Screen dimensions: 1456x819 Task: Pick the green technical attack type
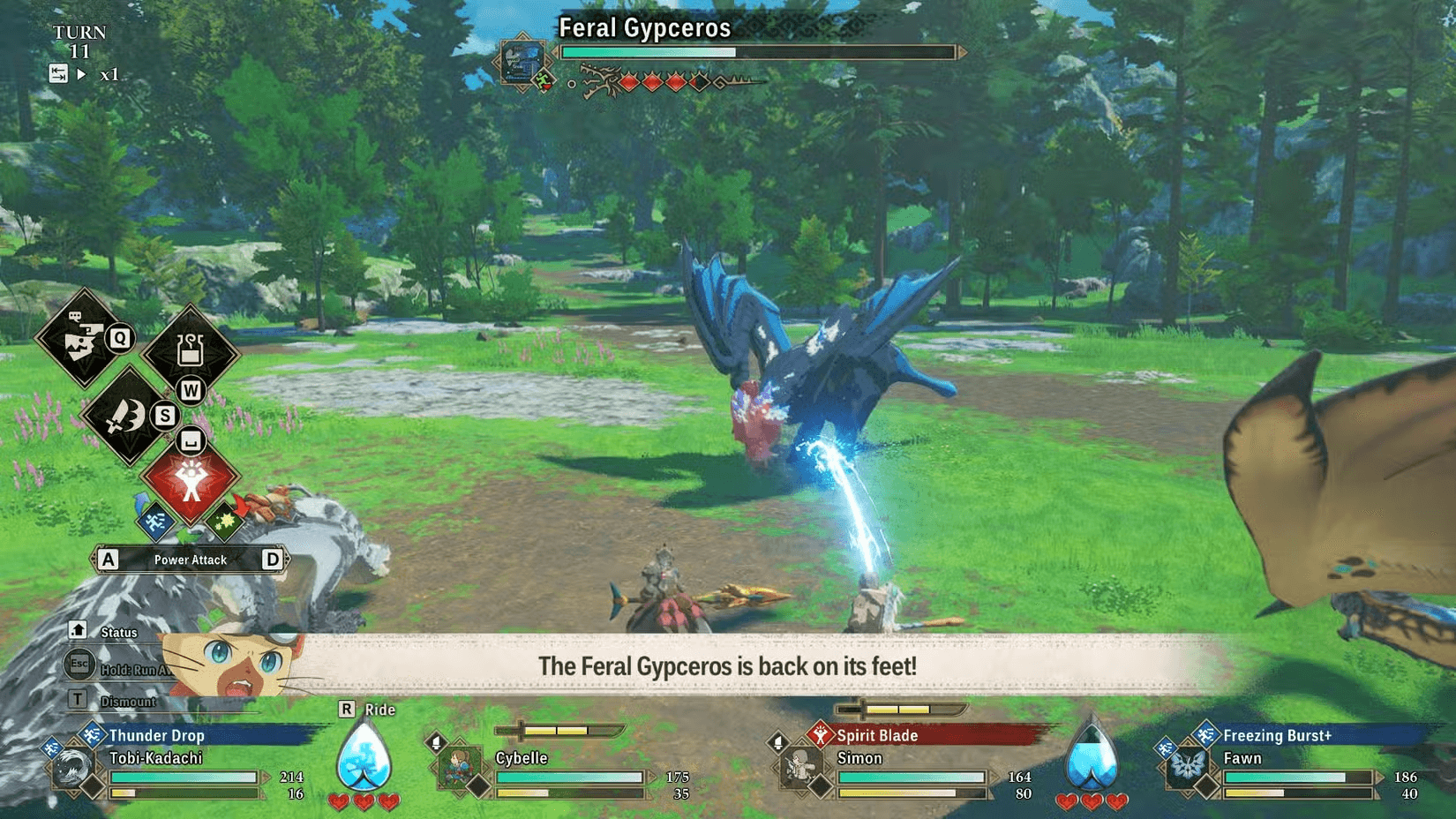(x=224, y=521)
